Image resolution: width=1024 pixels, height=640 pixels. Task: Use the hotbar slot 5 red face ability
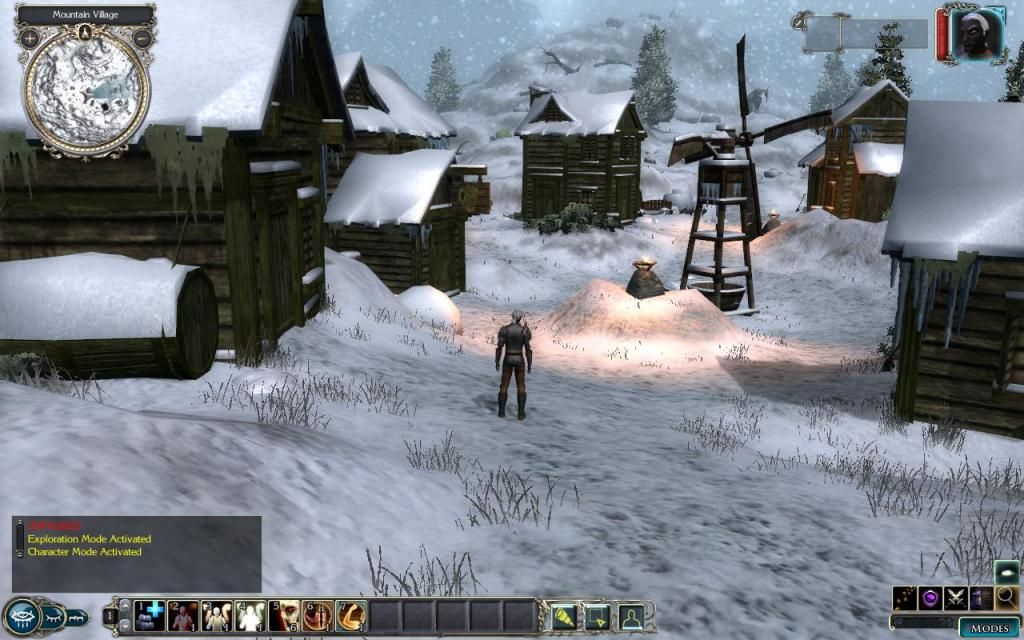(x=284, y=615)
